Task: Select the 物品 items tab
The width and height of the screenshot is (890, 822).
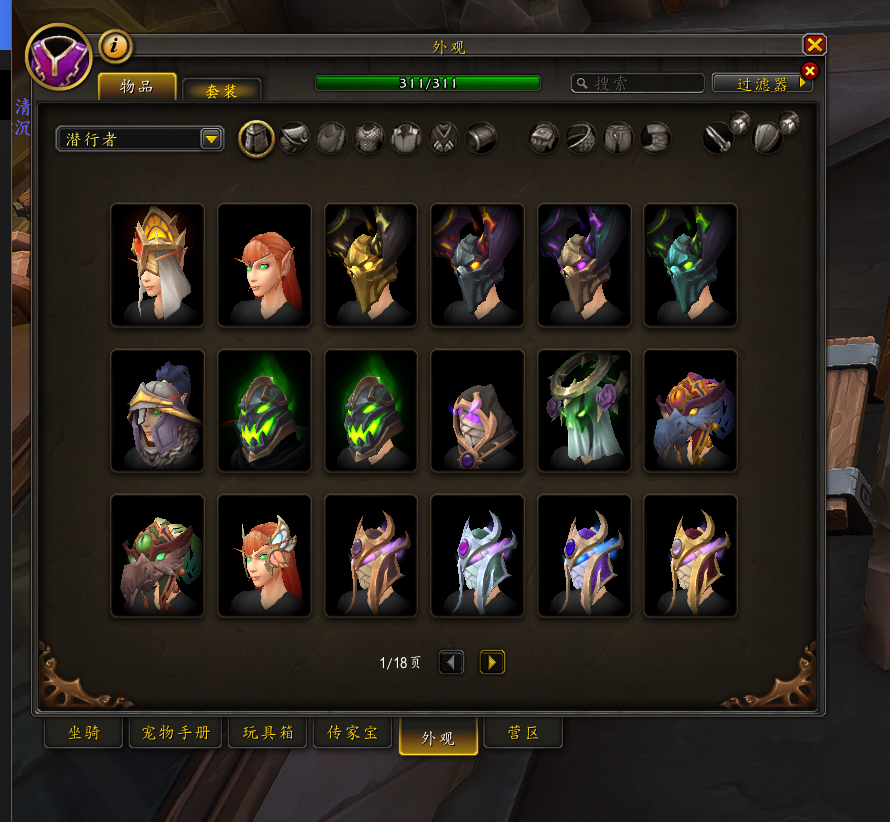Action: coord(137,87)
